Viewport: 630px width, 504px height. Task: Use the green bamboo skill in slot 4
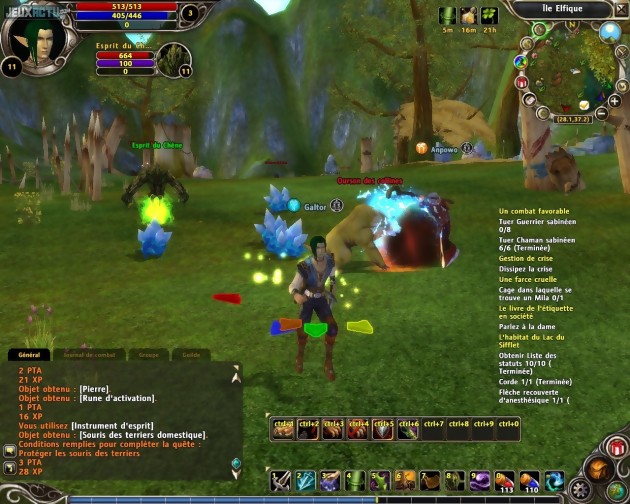pyautogui.click(x=355, y=481)
